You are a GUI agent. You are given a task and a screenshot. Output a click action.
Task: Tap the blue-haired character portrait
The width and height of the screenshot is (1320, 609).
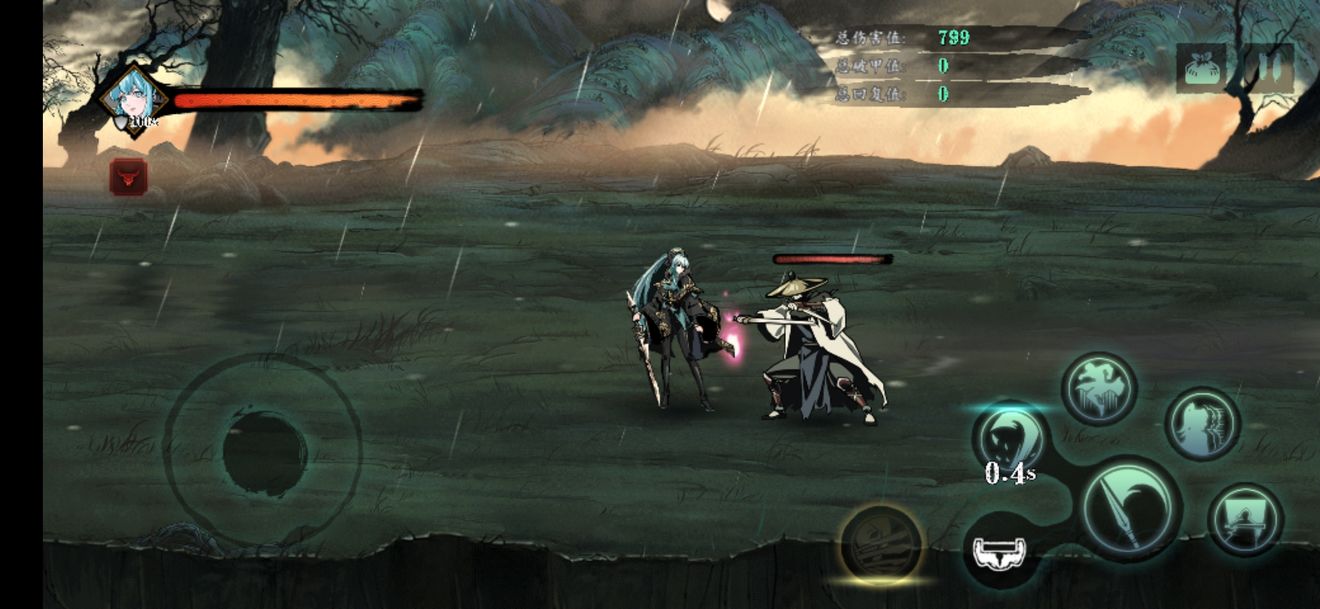click(x=133, y=99)
